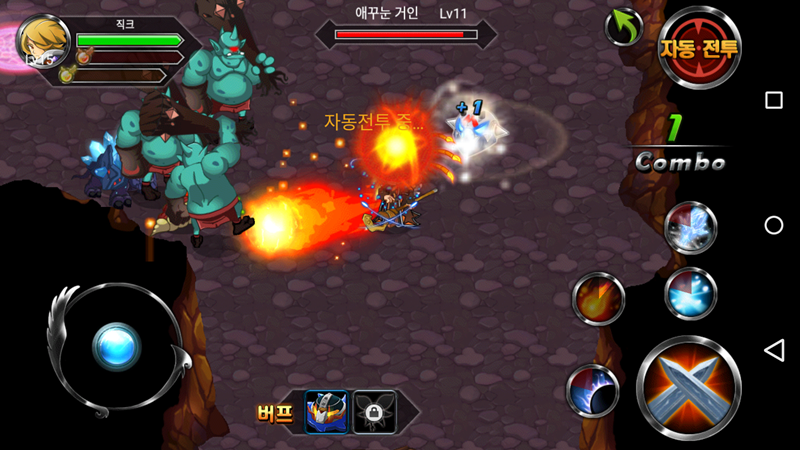Tap the Android home circle button
The image size is (800, 450).
tap(773, 225)
